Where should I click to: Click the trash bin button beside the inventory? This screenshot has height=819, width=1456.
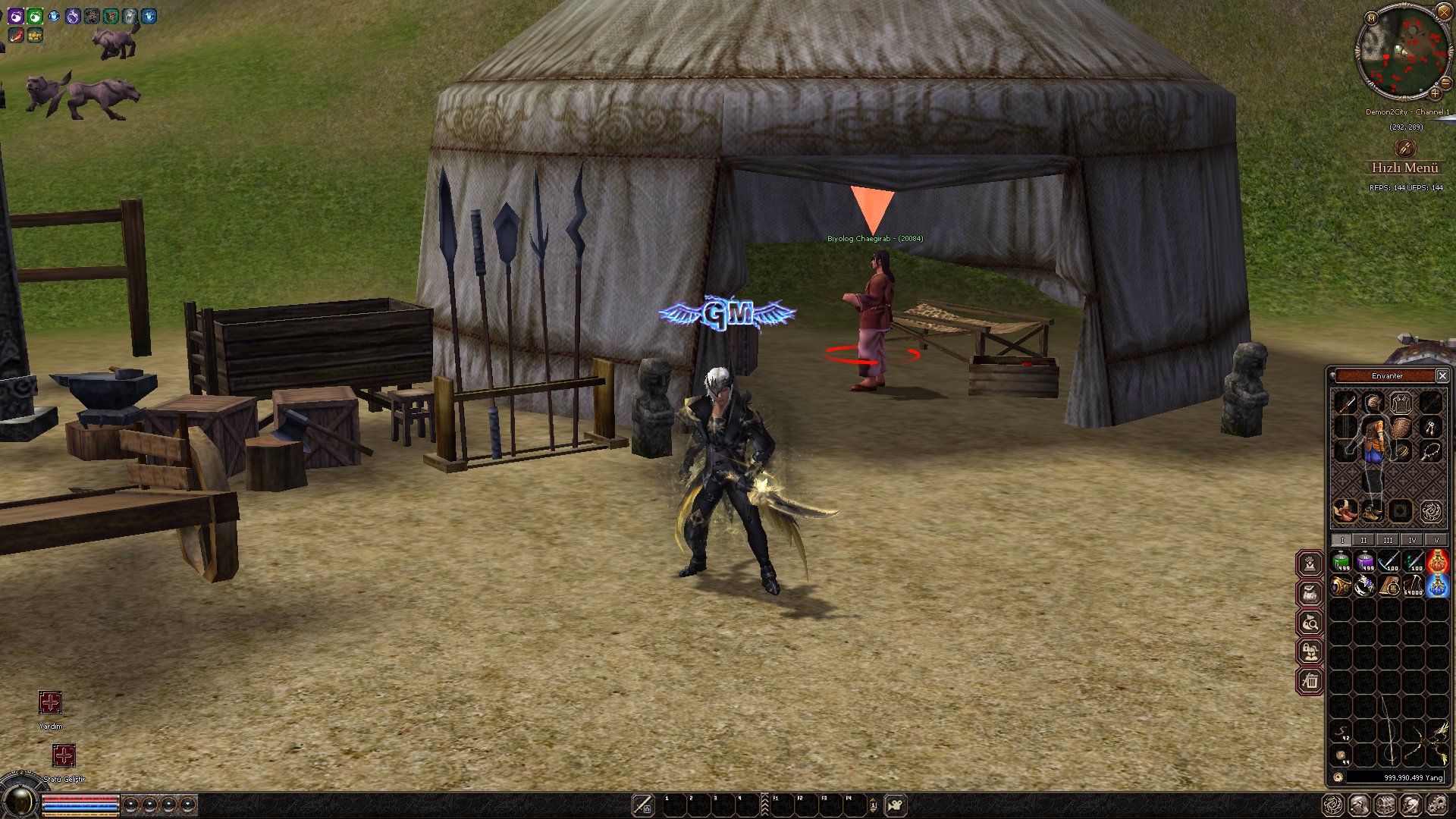pyautogui.click(x=1310, y=681)
